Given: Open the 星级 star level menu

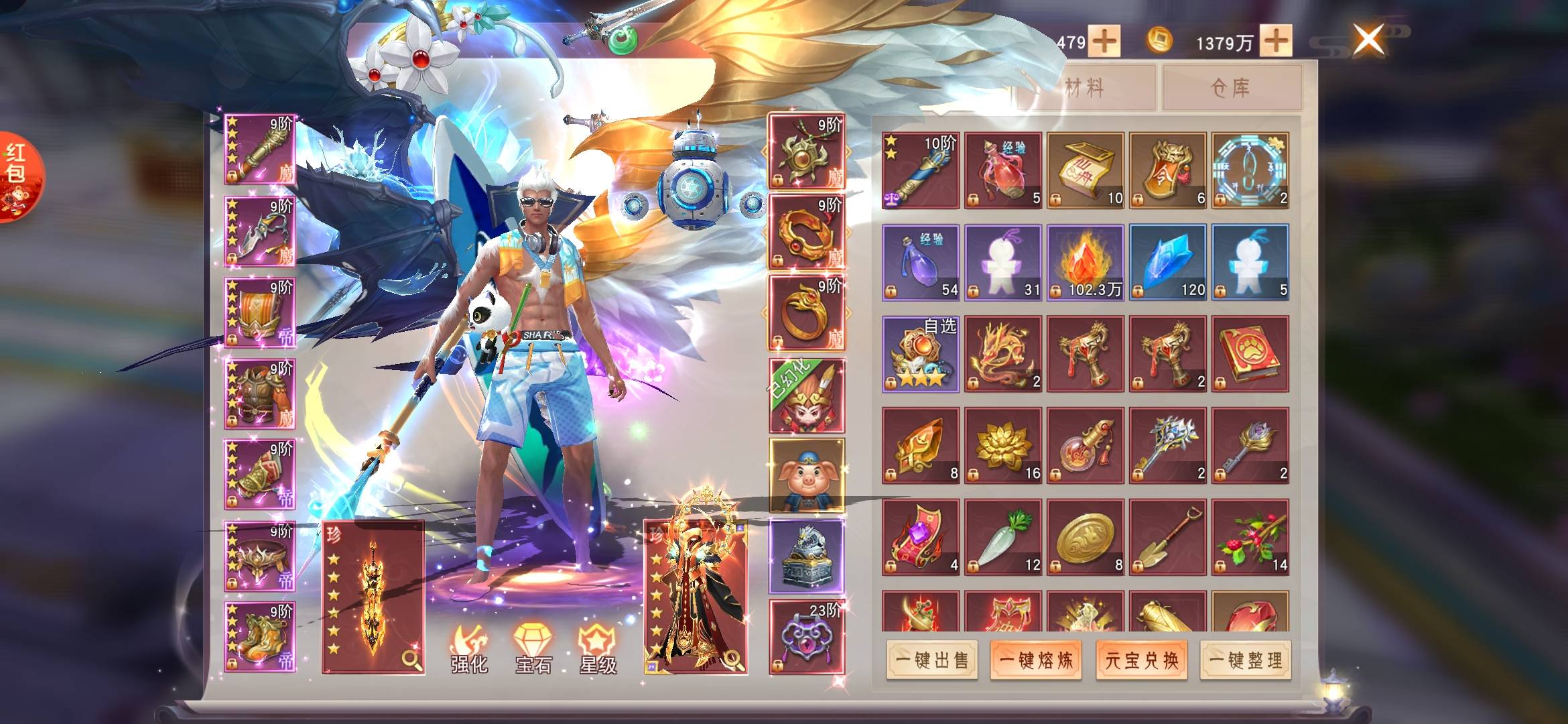Looking at the screenshot, I should pos(597,649).
